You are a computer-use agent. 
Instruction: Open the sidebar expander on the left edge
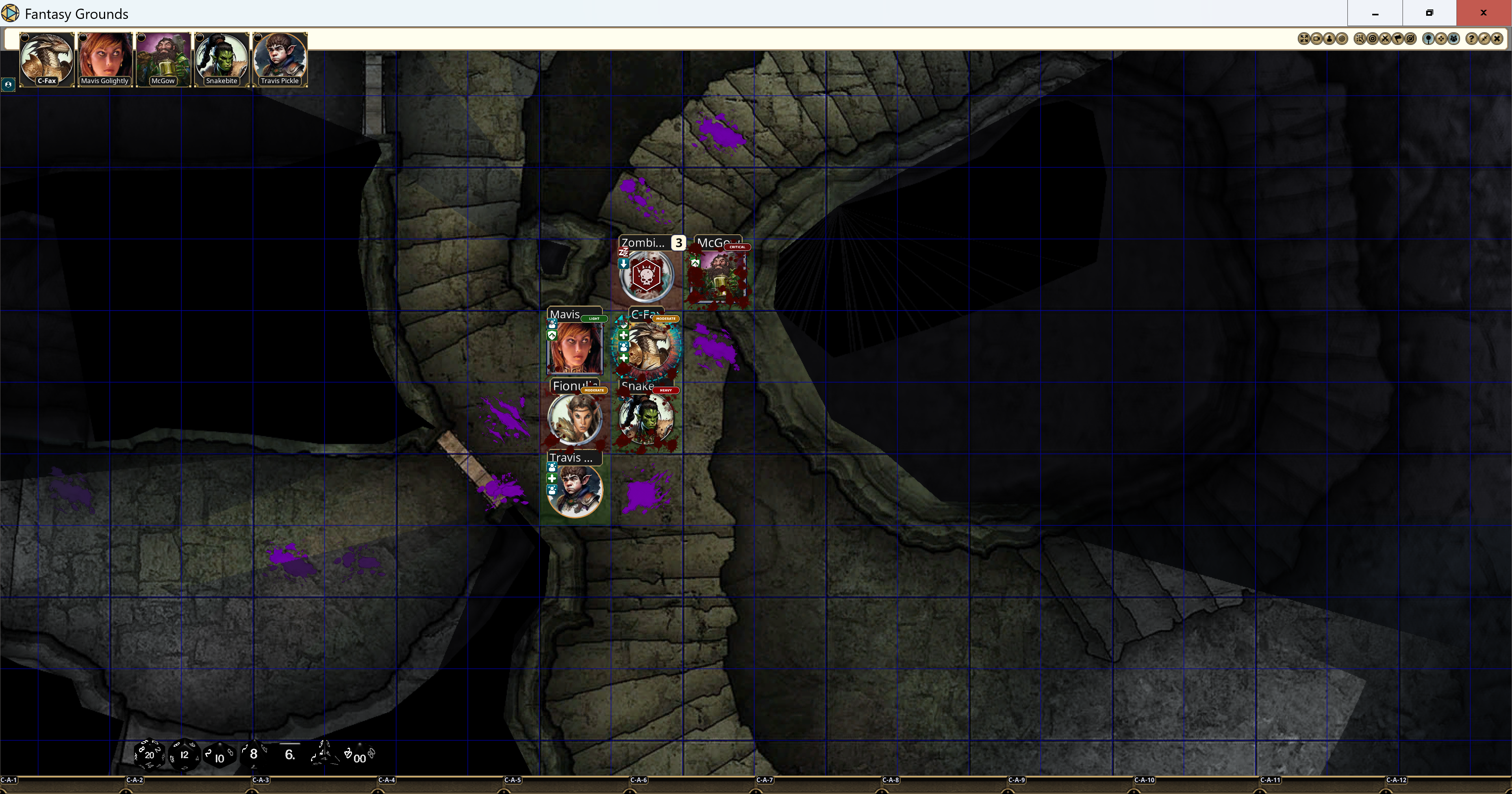click(x=9, y=85)
